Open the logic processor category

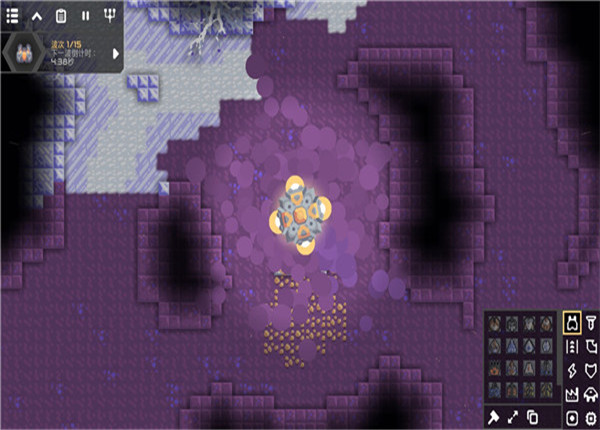click(591, 416)
